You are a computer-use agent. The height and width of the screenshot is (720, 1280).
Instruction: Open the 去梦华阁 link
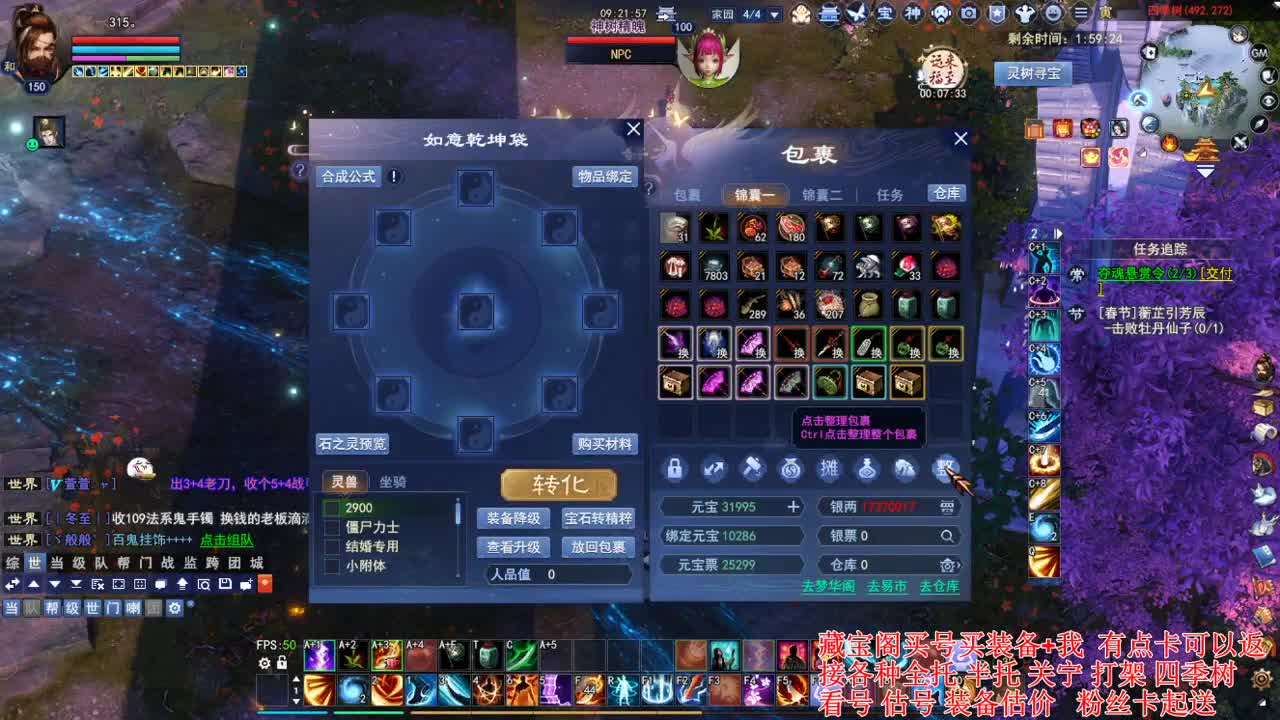pos(829,586)
